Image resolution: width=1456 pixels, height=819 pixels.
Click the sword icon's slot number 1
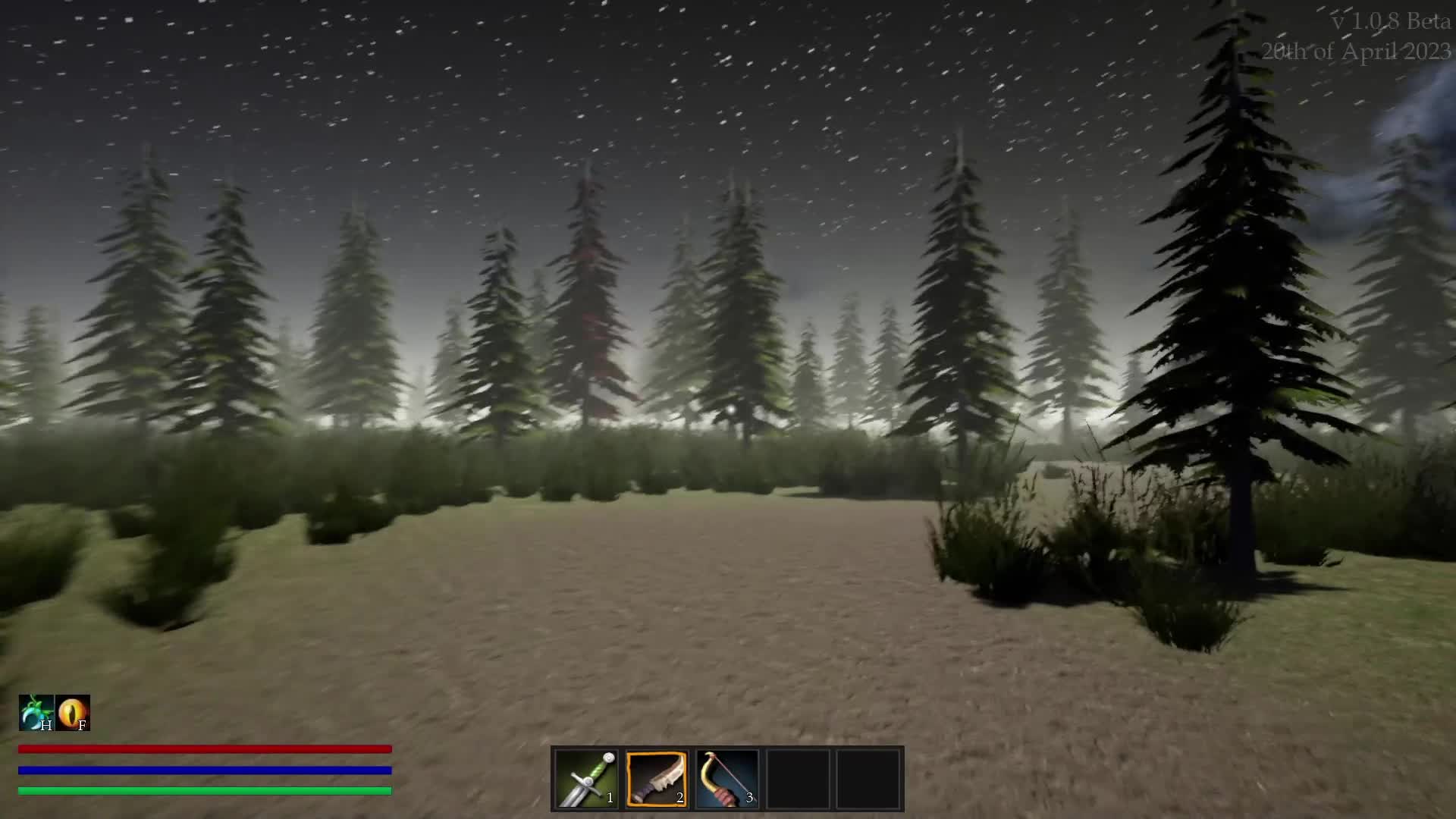click(x=610, y=798)
